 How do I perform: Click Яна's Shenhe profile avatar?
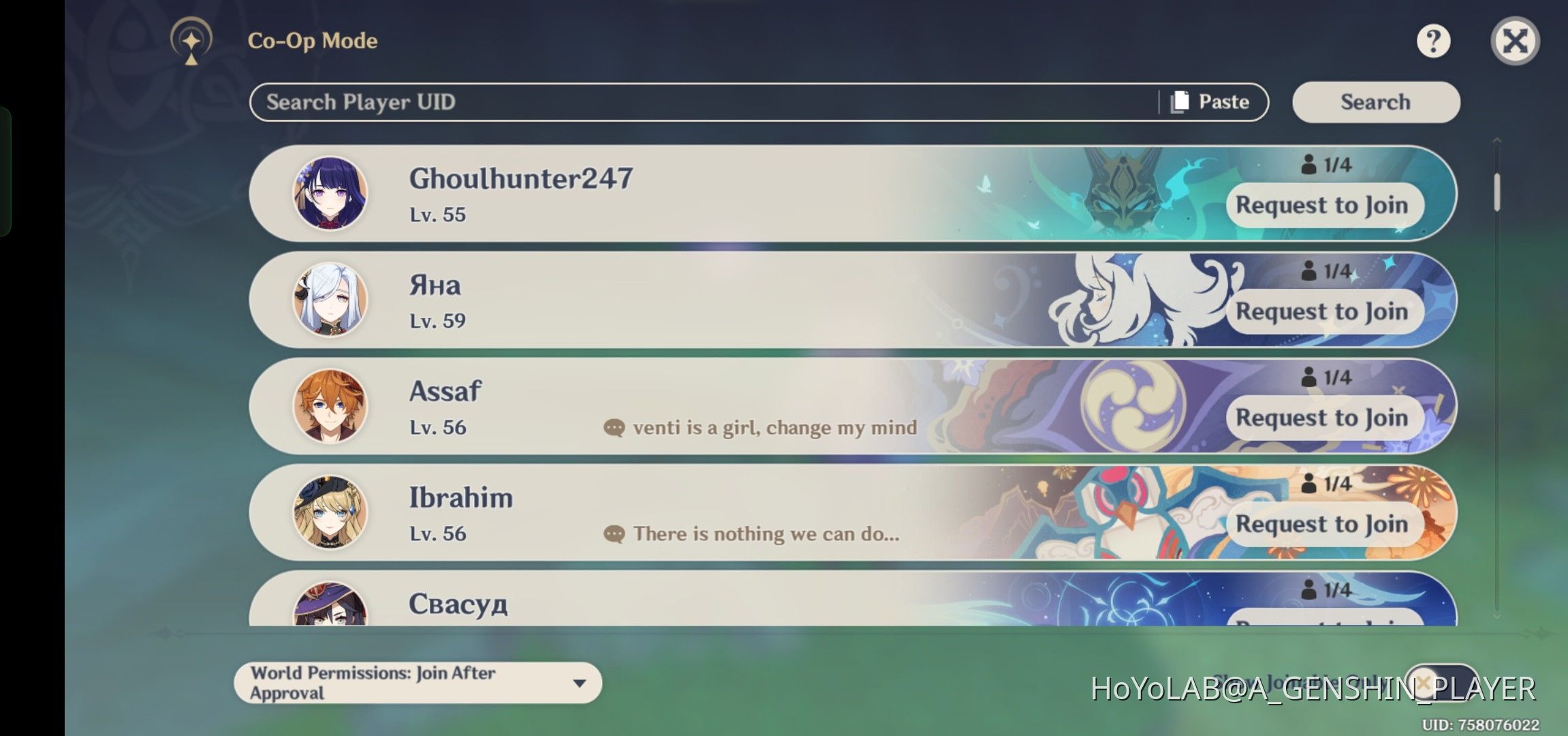pyautogui.click(x=331, y=302)
